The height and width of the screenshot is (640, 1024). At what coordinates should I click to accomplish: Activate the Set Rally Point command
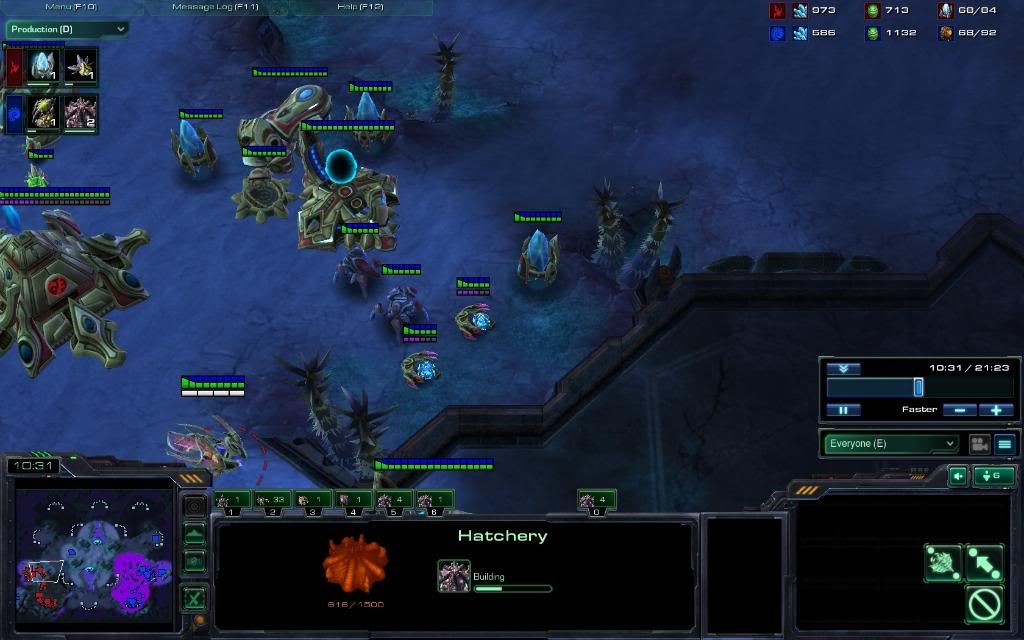[985, 563]
